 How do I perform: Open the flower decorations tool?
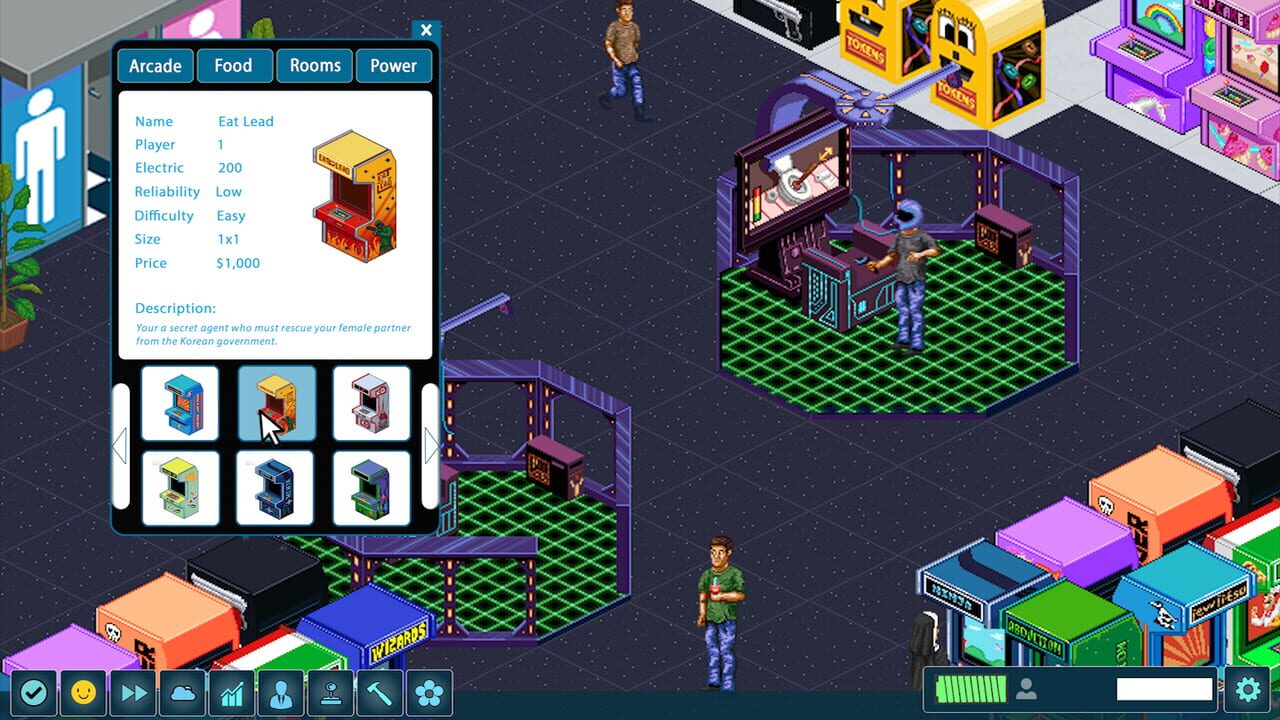click(x=430, y=691)
